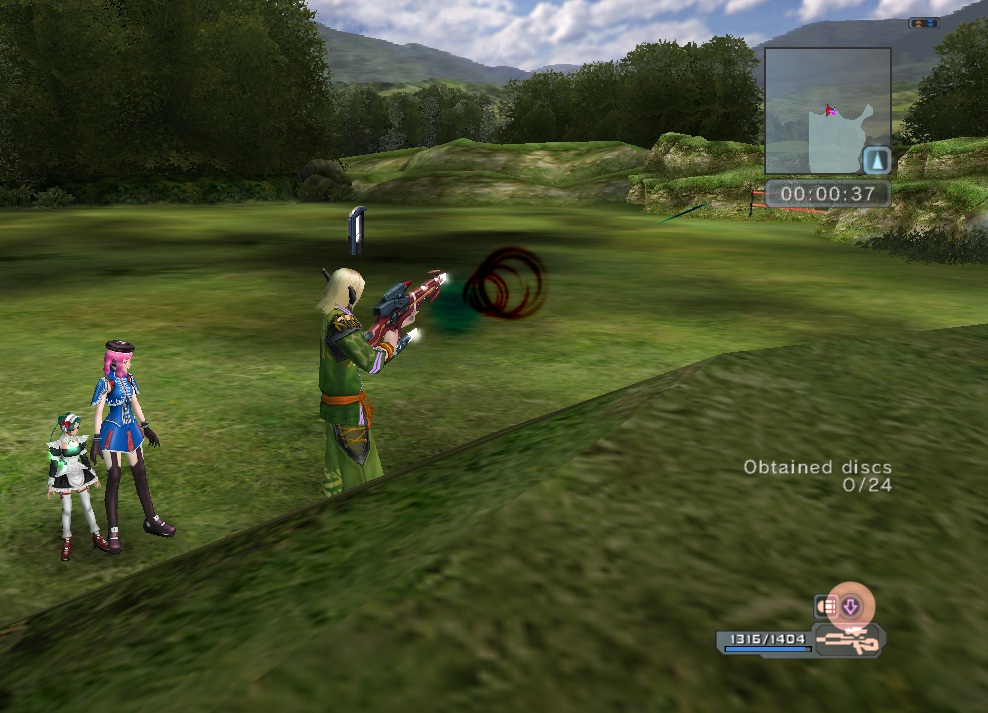Open the area minimap
The image size is (988, 713).
[x=828, y=111]
